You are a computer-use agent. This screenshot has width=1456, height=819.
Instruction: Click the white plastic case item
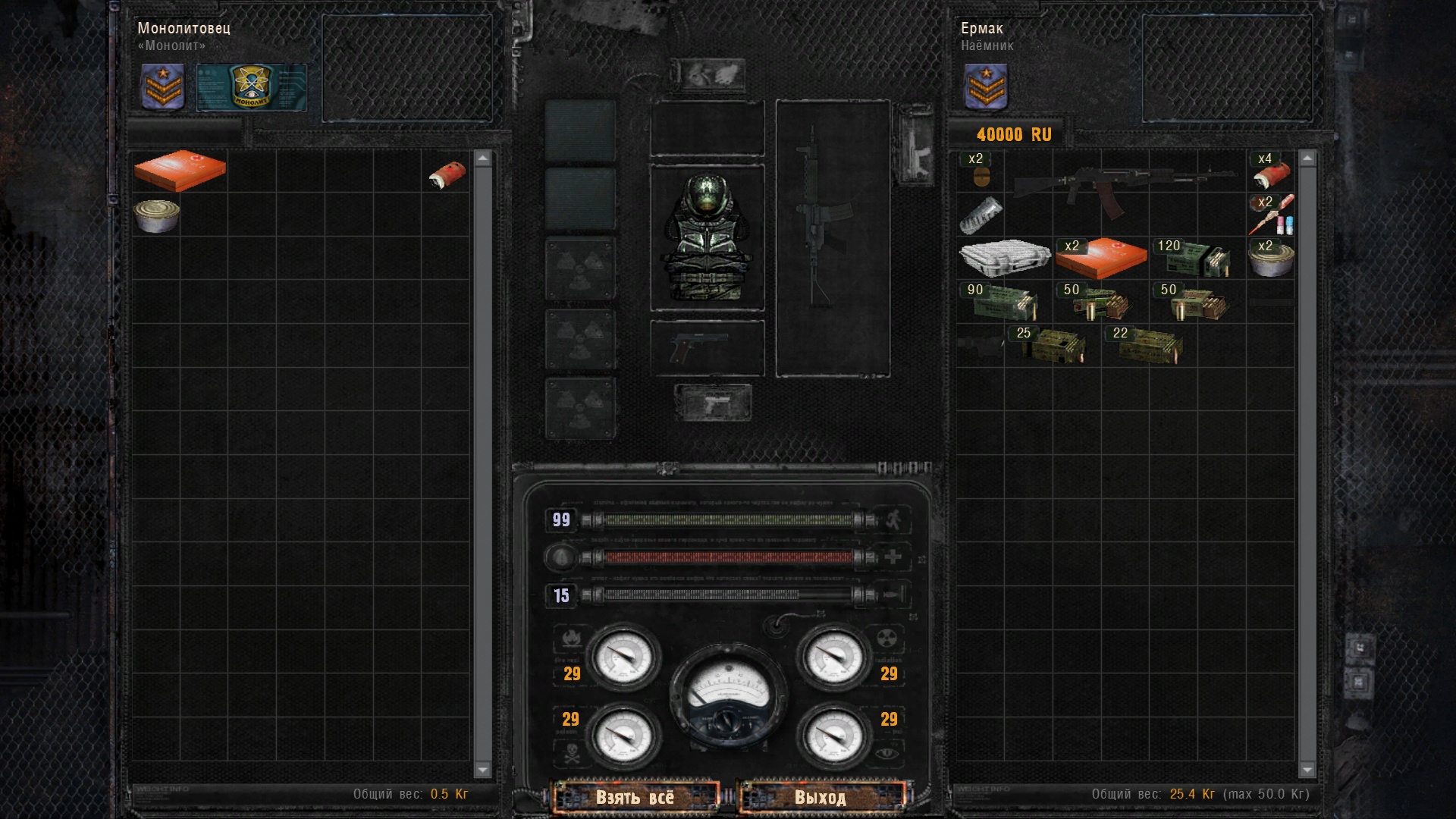click(x=1004, y=257)
